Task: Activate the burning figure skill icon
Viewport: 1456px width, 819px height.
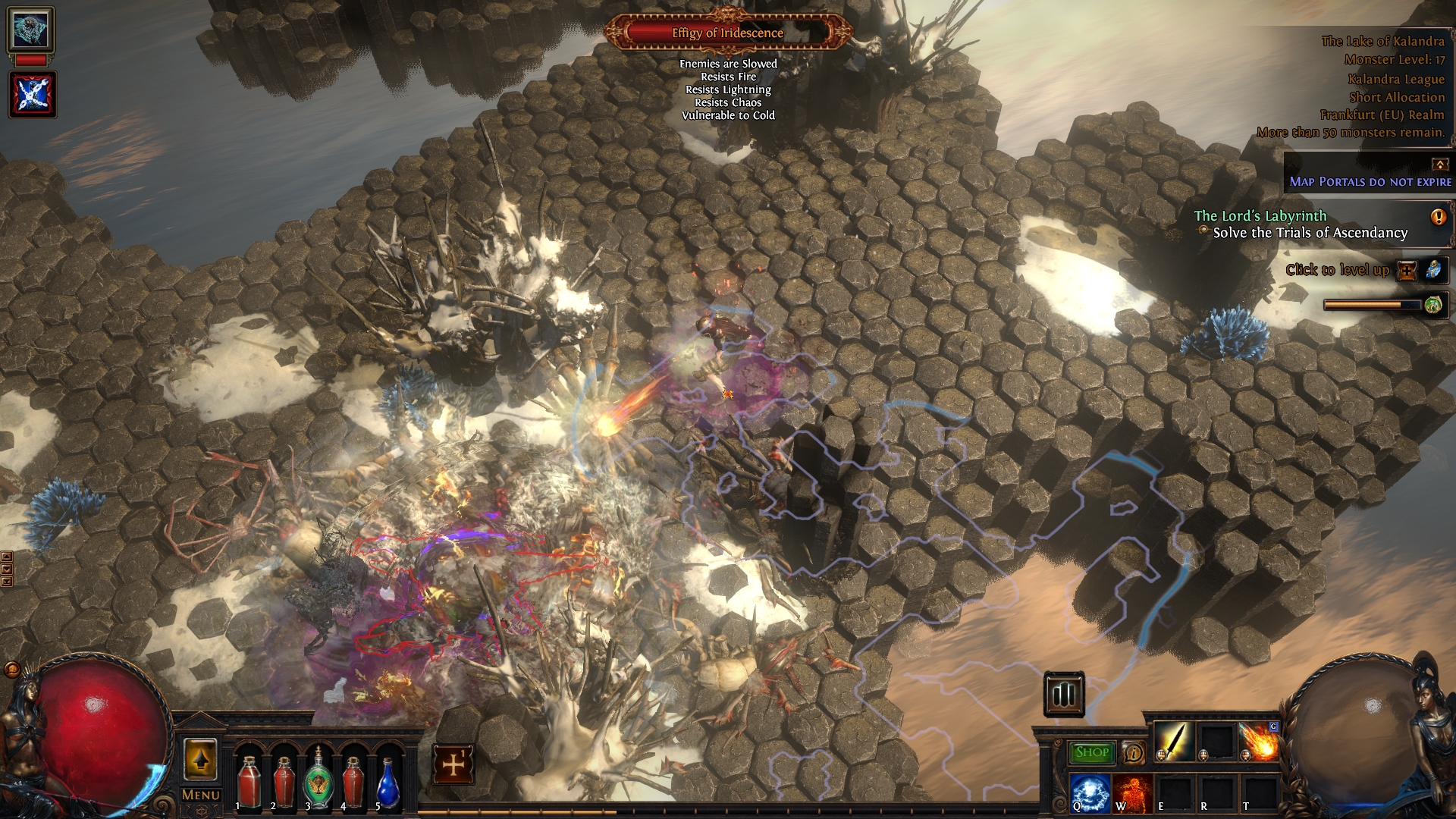Action: 1133,793
